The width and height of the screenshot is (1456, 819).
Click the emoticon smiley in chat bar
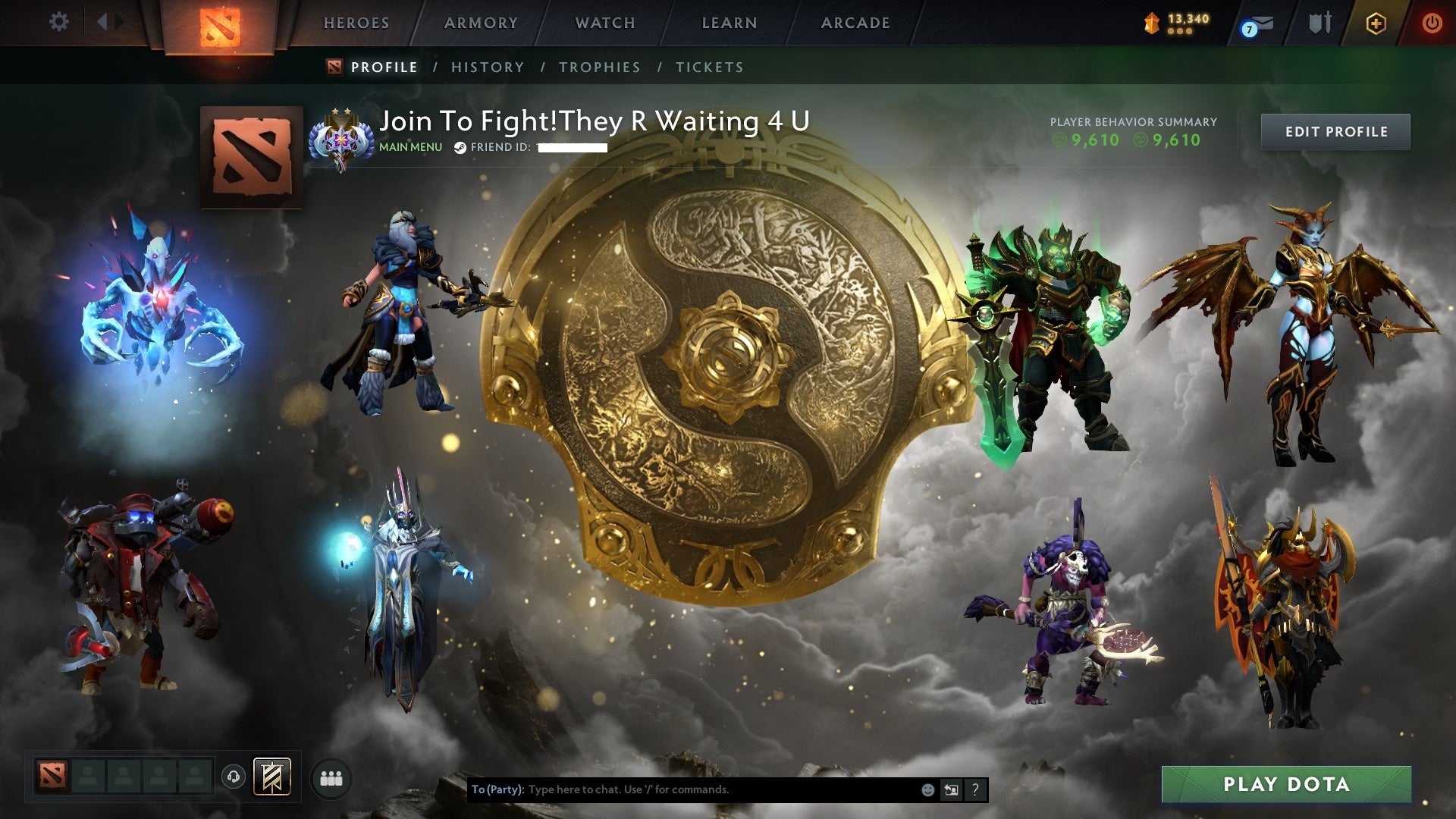click(927, 789)
